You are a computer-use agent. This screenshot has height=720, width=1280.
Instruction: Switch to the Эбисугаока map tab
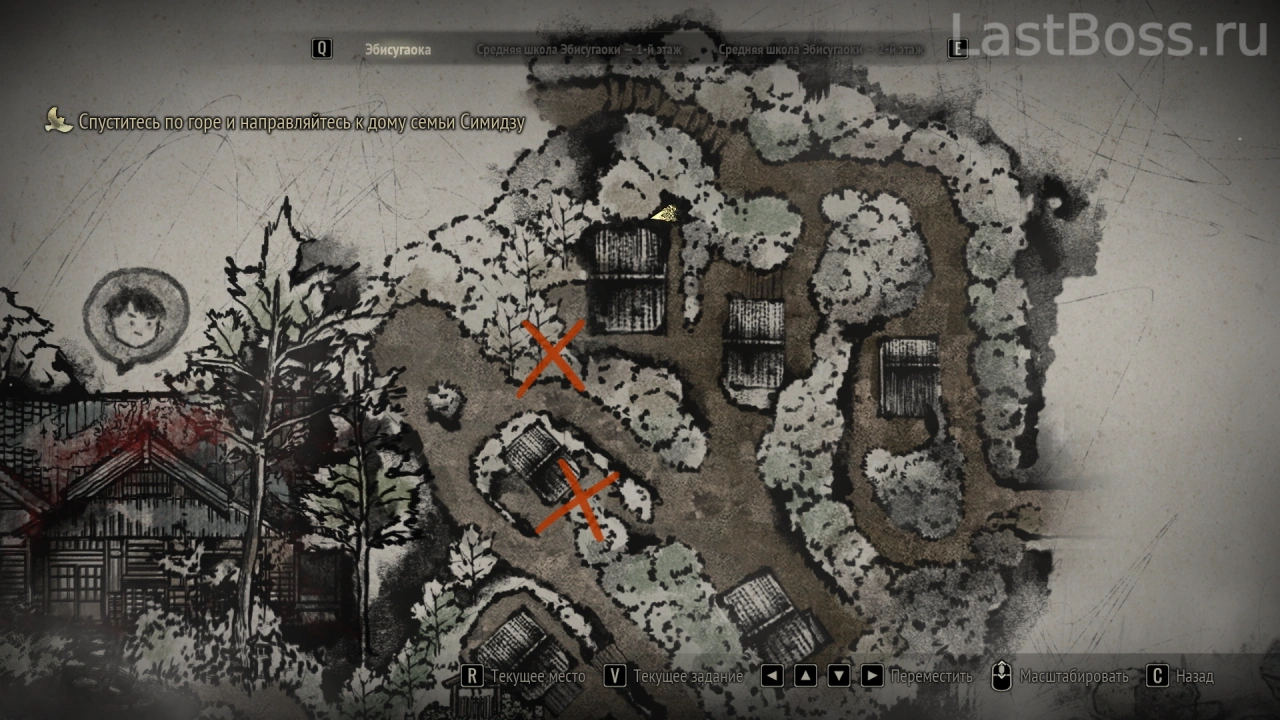point(398,50)
